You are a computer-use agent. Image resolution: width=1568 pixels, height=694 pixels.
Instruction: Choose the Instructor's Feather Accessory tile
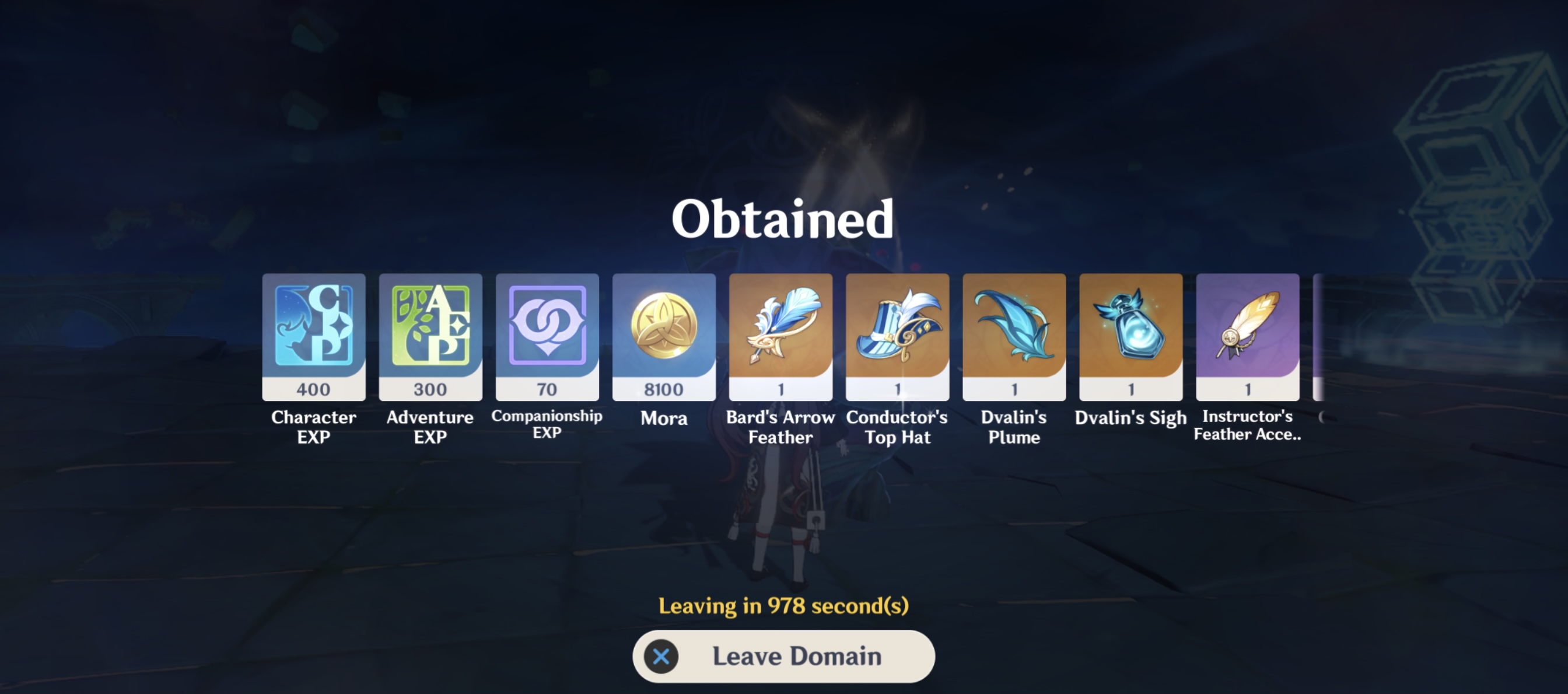coord(1247,336)
